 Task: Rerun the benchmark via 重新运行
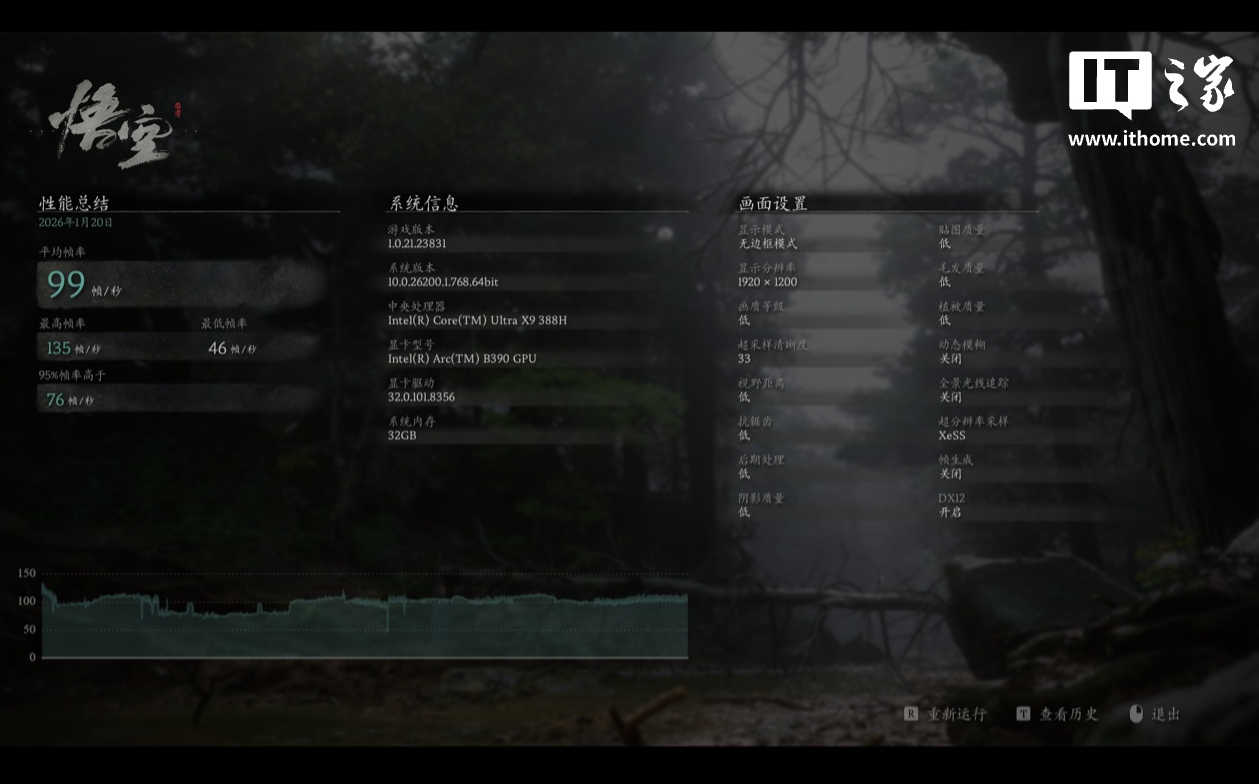click(946, 714)
